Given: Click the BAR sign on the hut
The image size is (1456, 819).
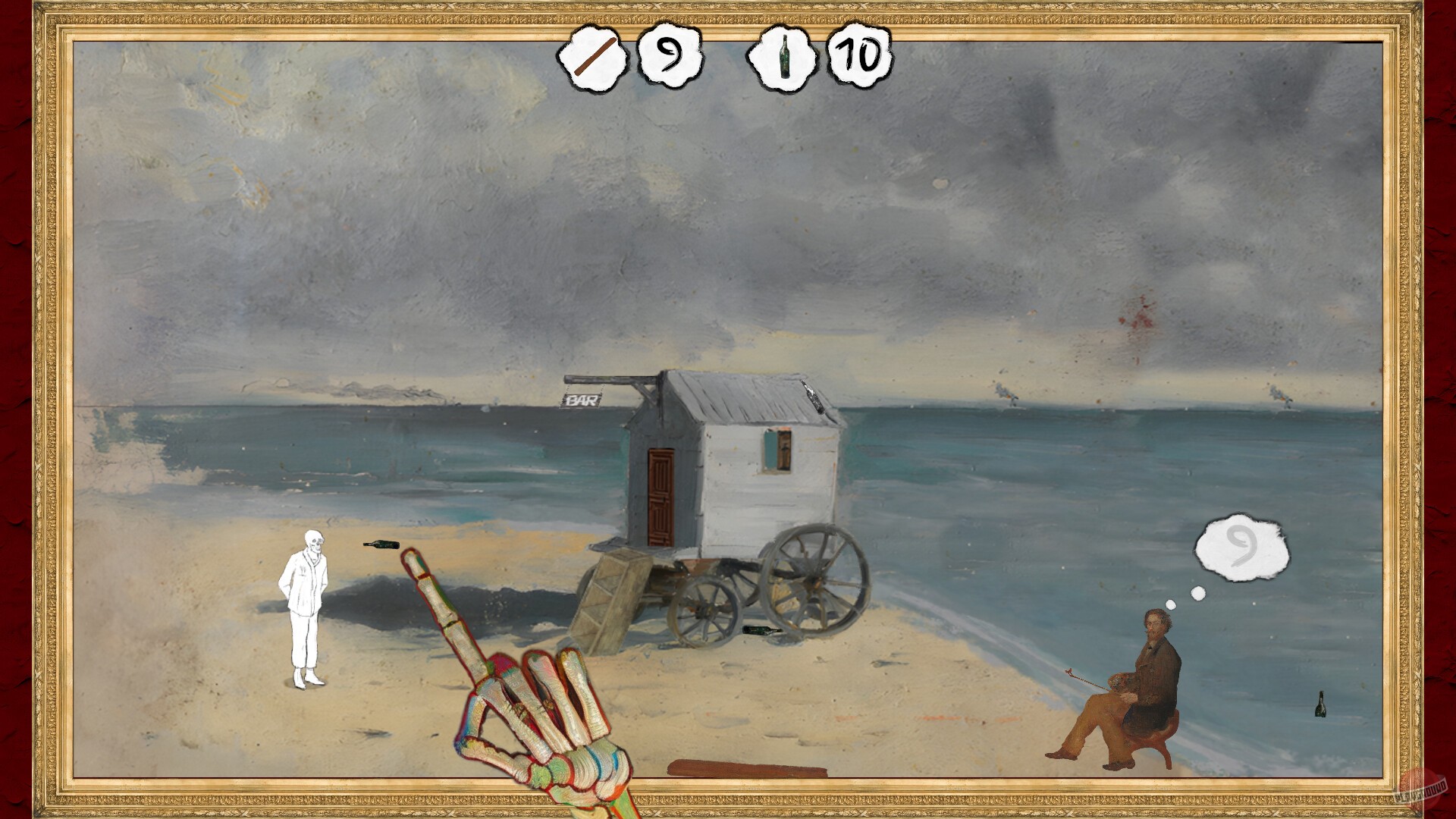Looking at the screenshot, I should tap(579, 400).
